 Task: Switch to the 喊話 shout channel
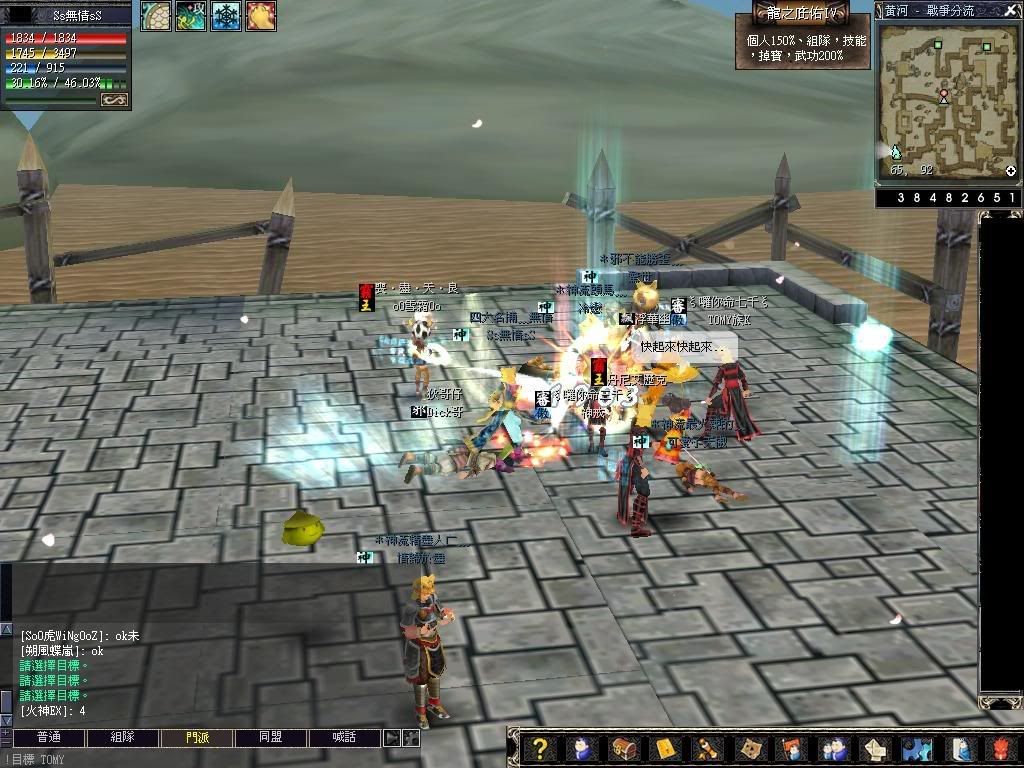pos(345,737)
